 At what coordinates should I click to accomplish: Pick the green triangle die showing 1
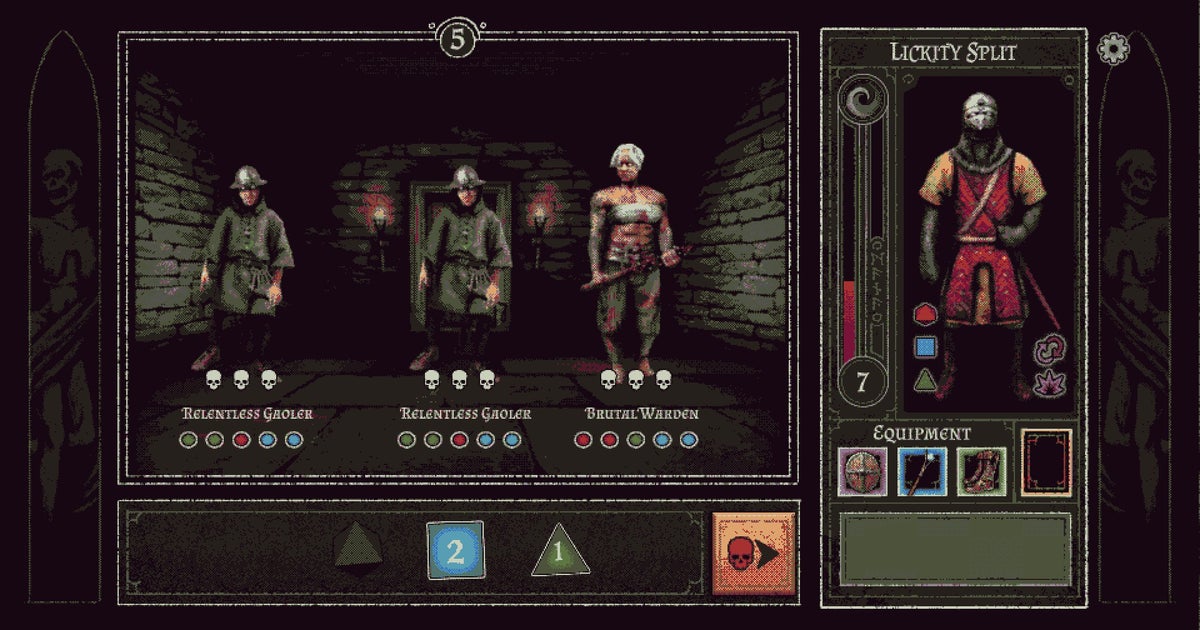tap(559, 553)
